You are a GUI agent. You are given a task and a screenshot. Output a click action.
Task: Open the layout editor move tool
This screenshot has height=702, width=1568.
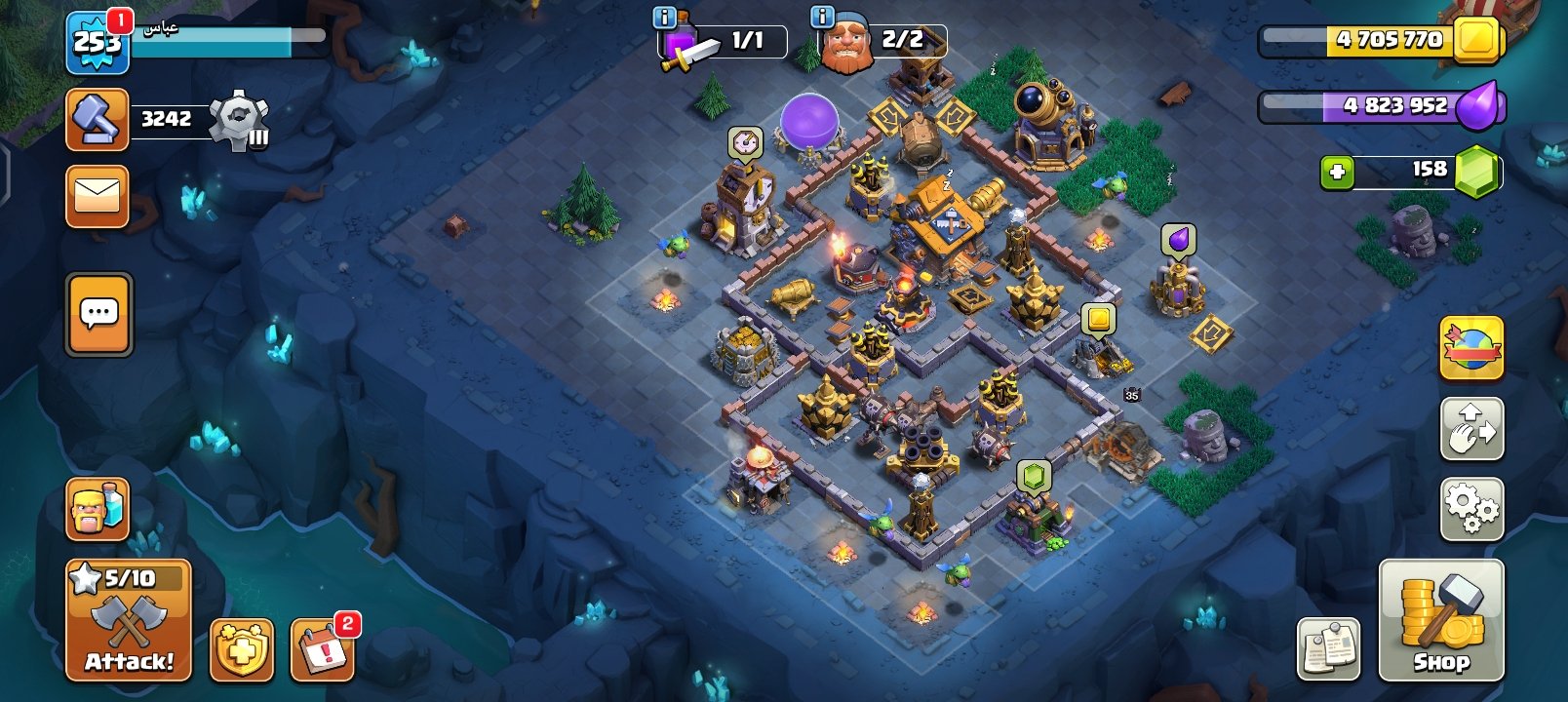coord(1473,427)
